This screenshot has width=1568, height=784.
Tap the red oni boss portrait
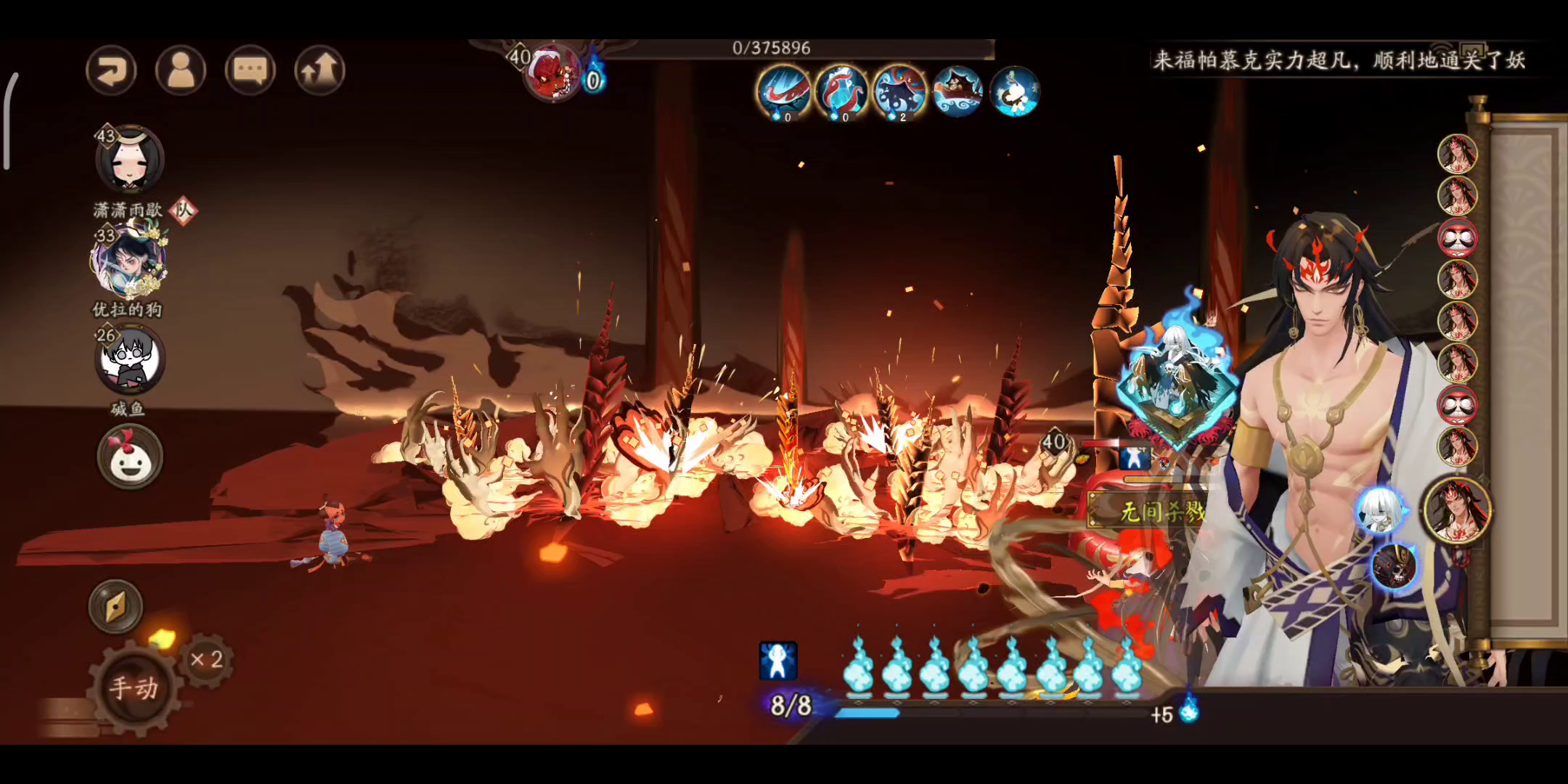[x=553, y=73]
